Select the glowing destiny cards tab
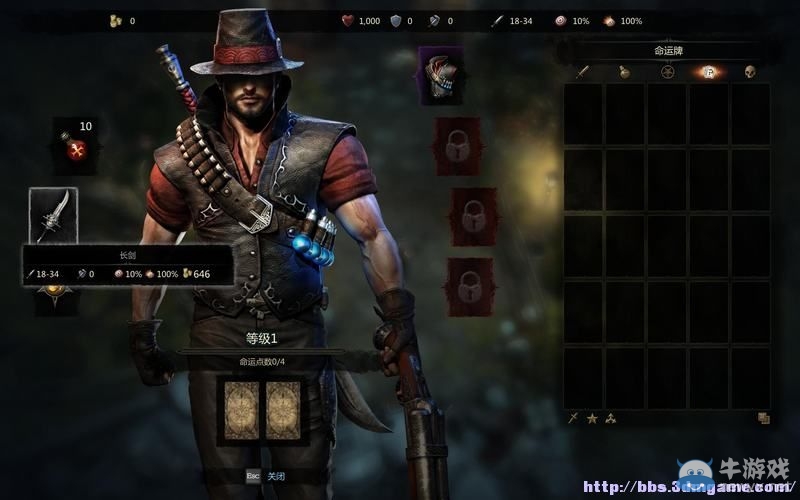The image size is (800, 500). pos(709,72)
